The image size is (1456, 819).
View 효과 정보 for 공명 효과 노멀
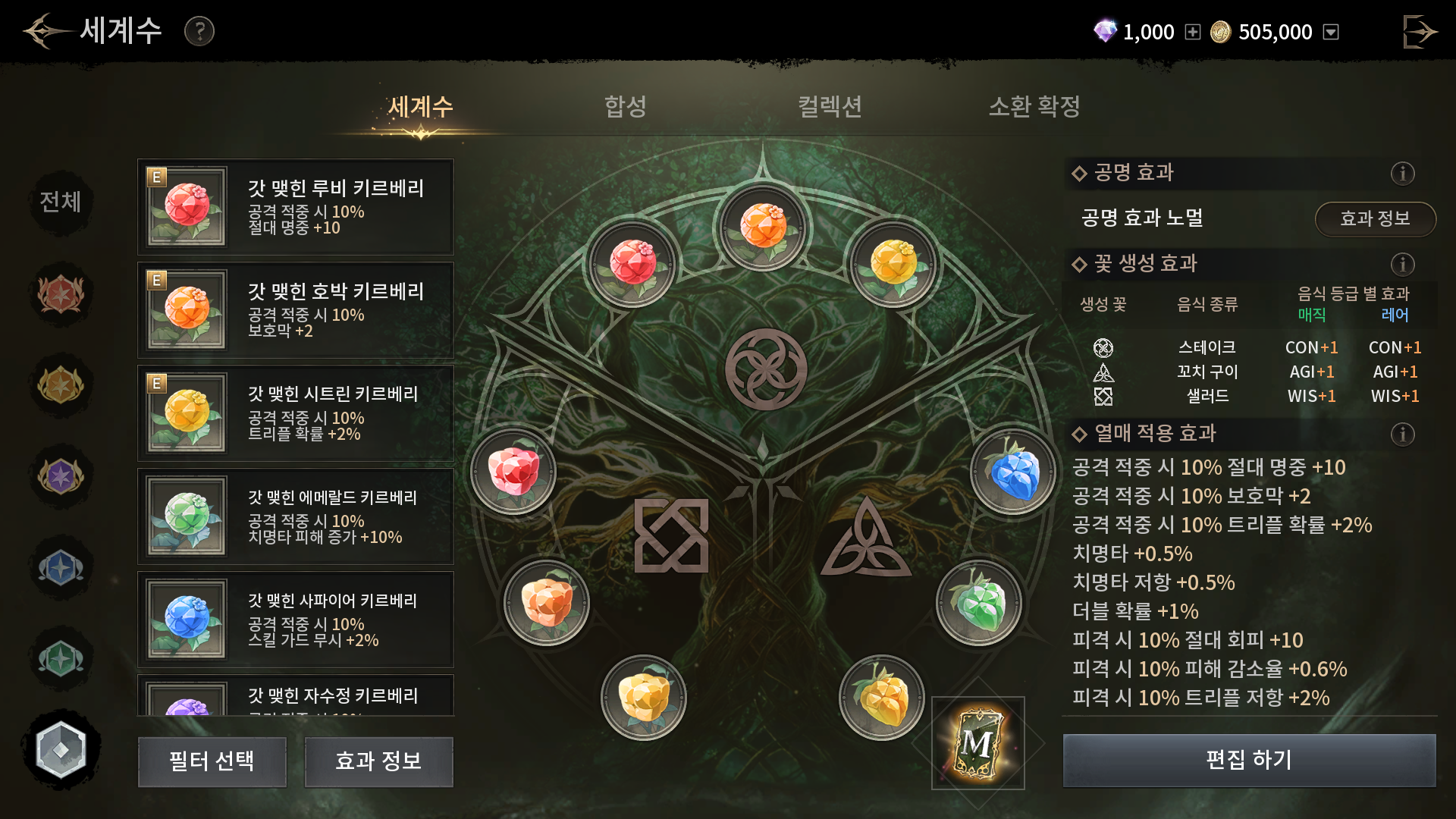pyautogui.click(x=1374, y=219)
